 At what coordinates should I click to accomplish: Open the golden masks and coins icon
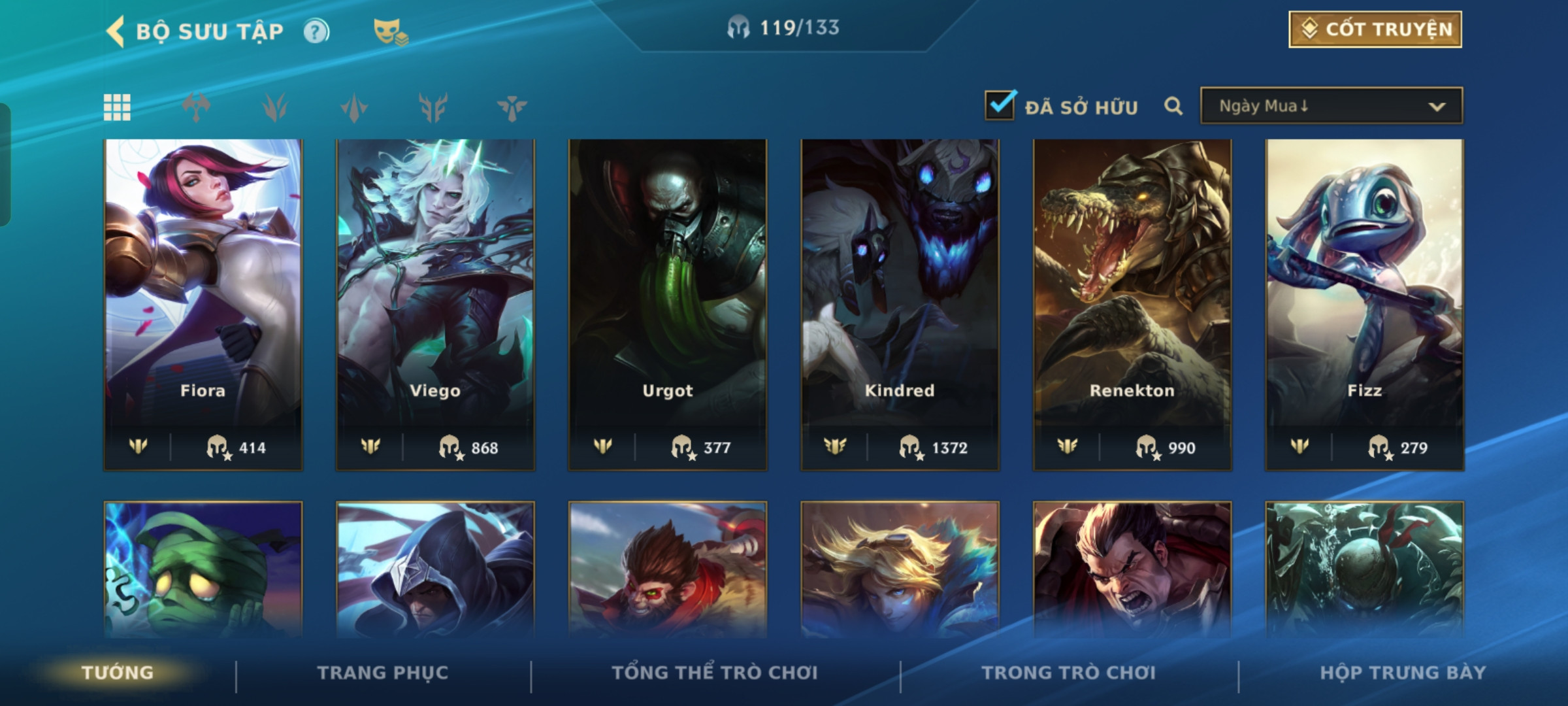coord(390,31)
